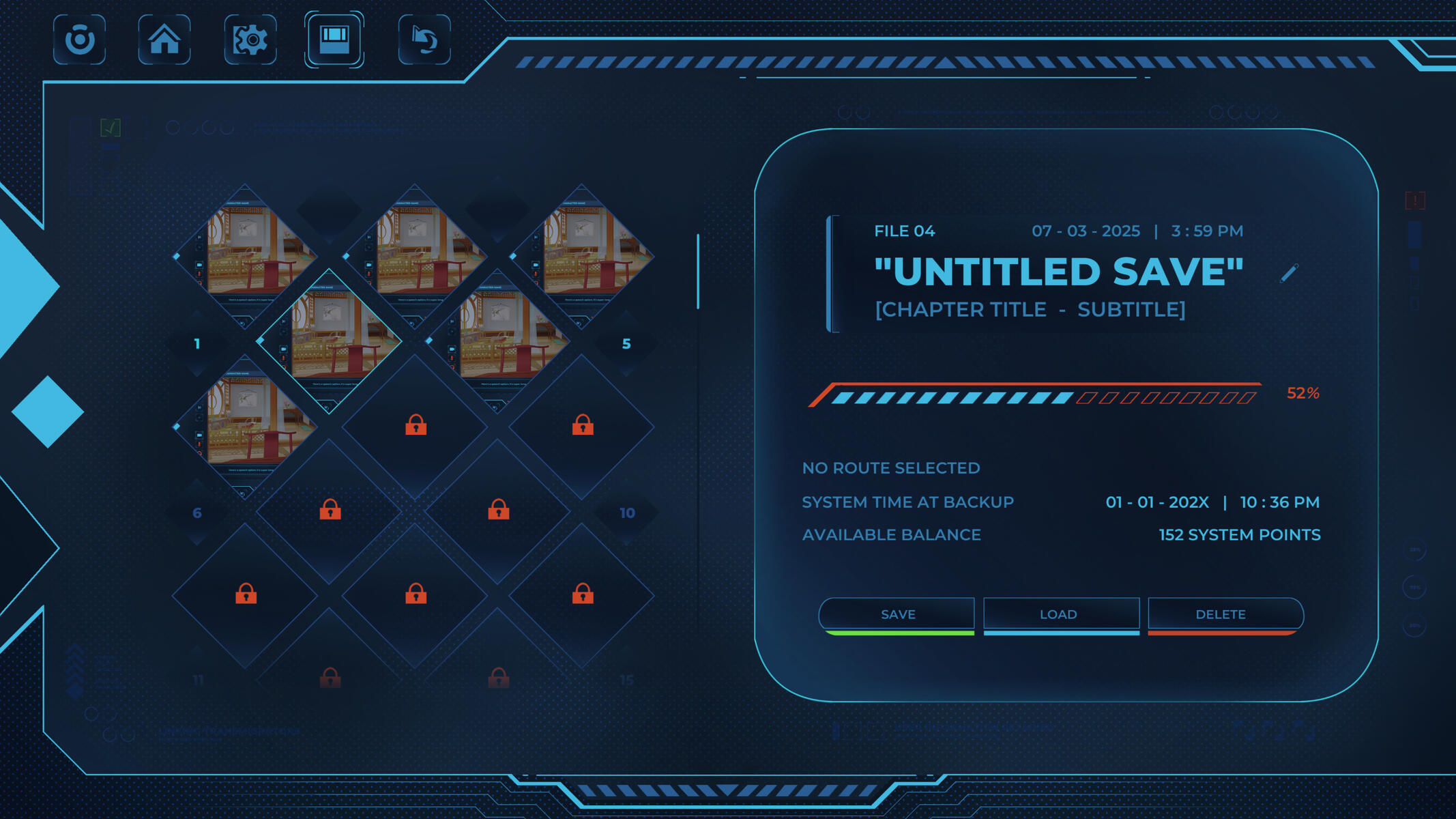Click the pencil icon to rename Untitled Save
The image size is (1456, 819).
[1289, 272]
